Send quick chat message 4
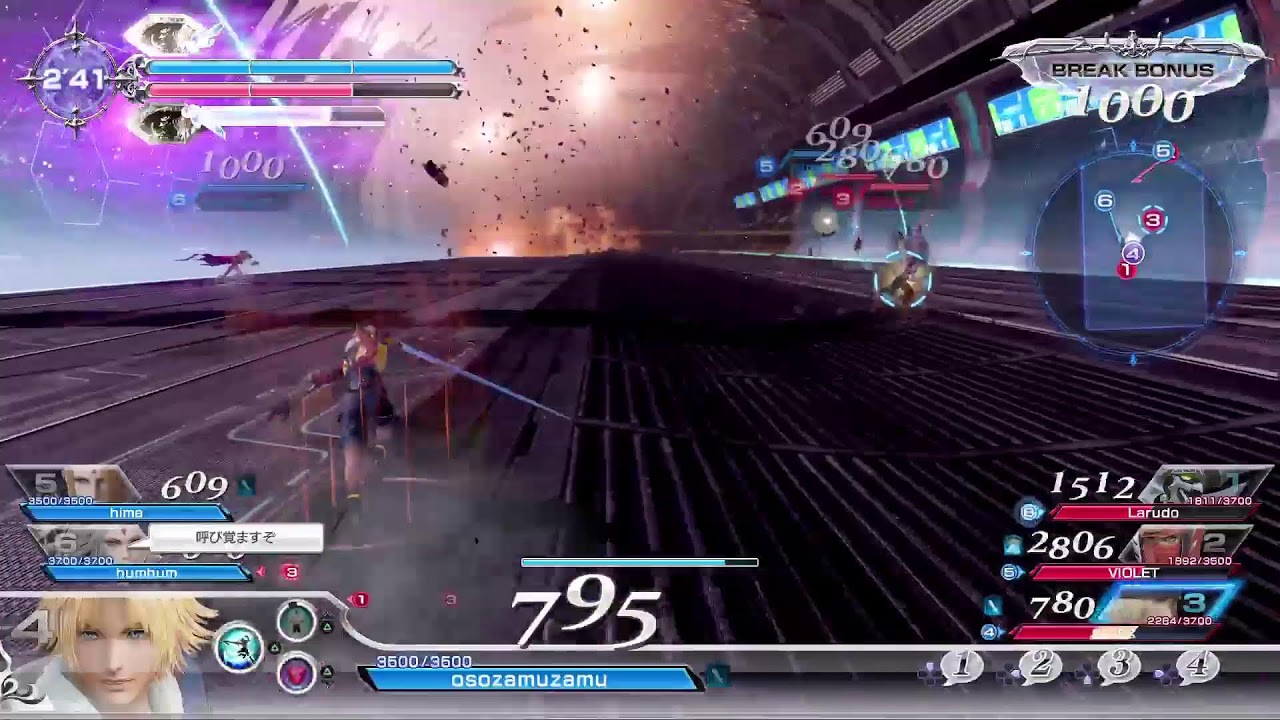 [x=1197, y=665]
